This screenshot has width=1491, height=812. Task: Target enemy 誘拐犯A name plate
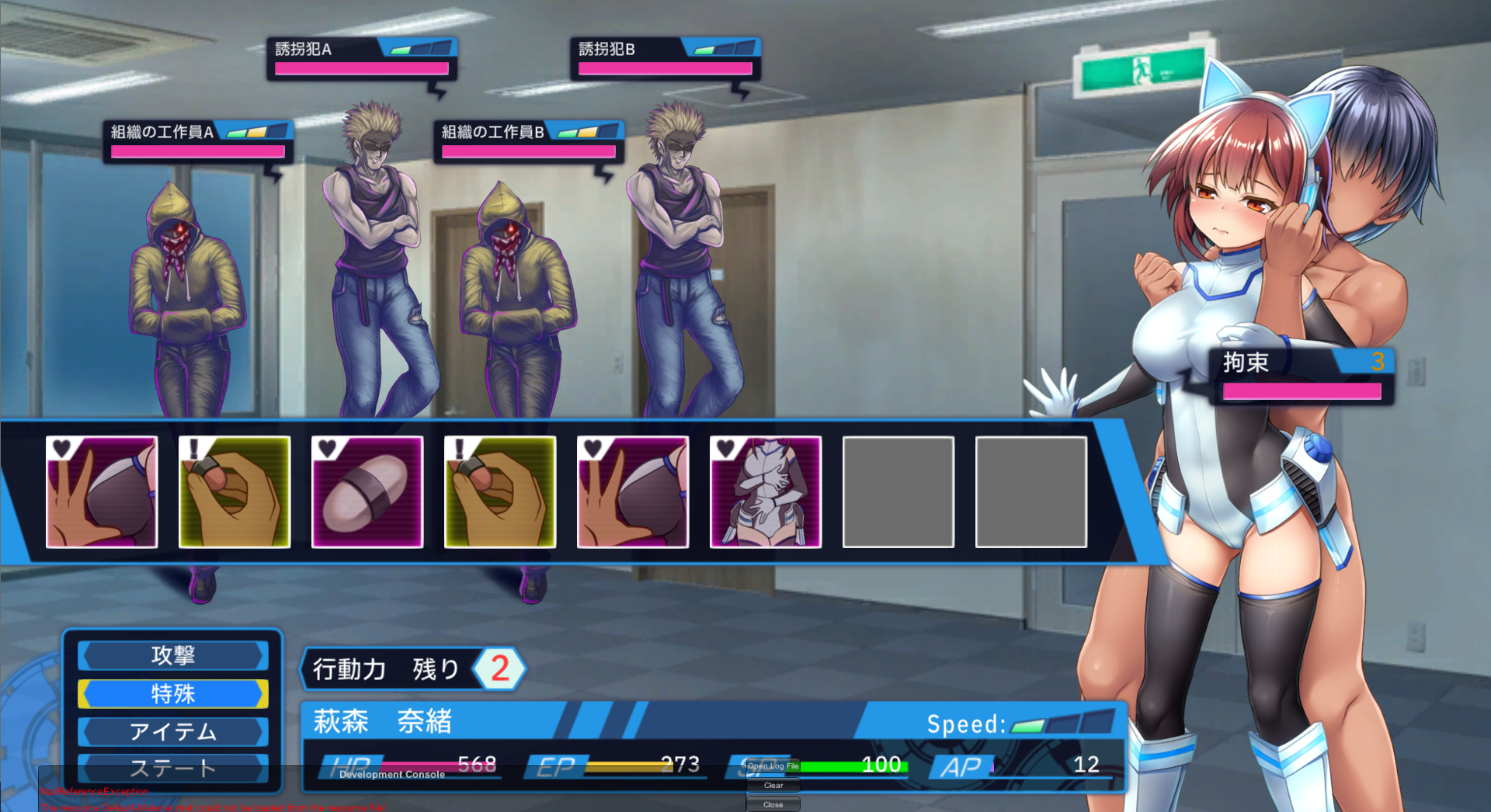[362, 58]
